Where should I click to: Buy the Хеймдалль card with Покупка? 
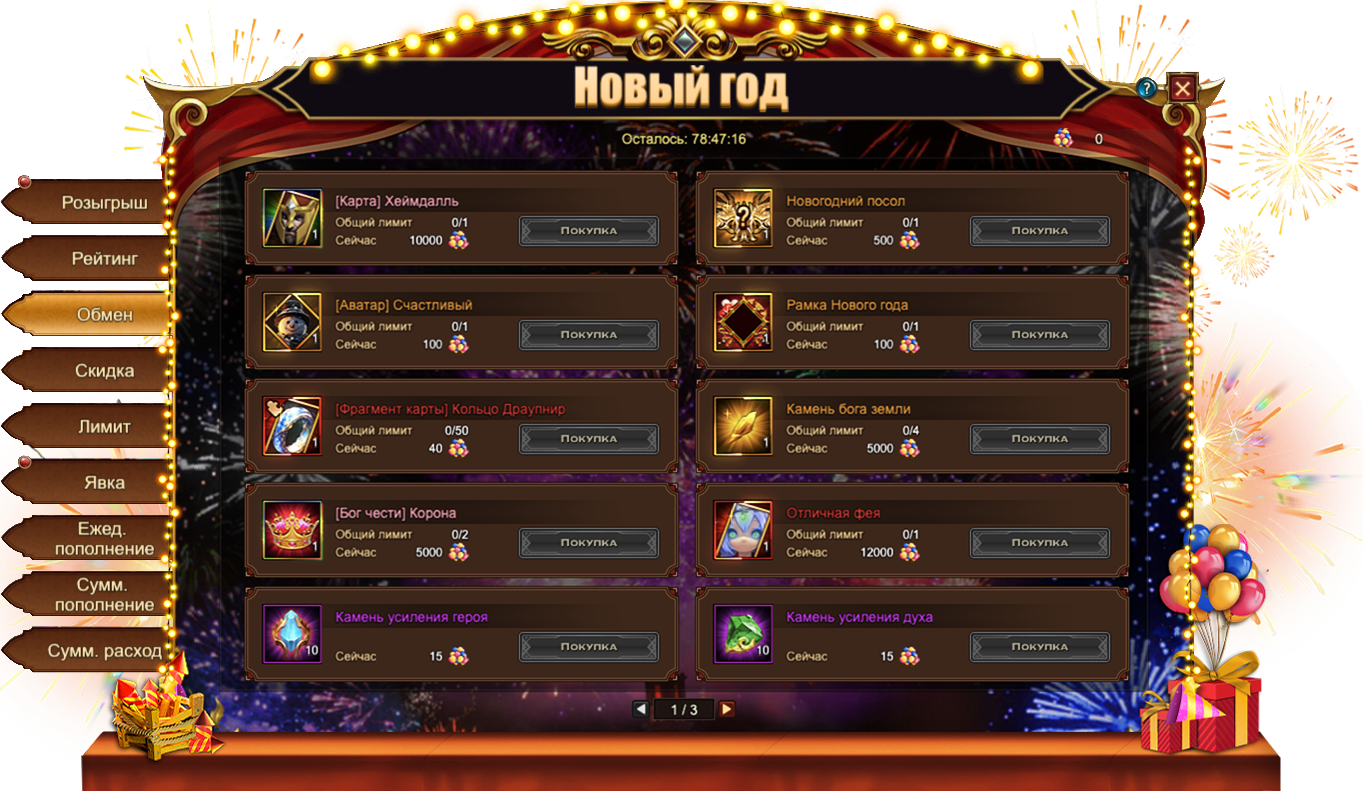588,231
